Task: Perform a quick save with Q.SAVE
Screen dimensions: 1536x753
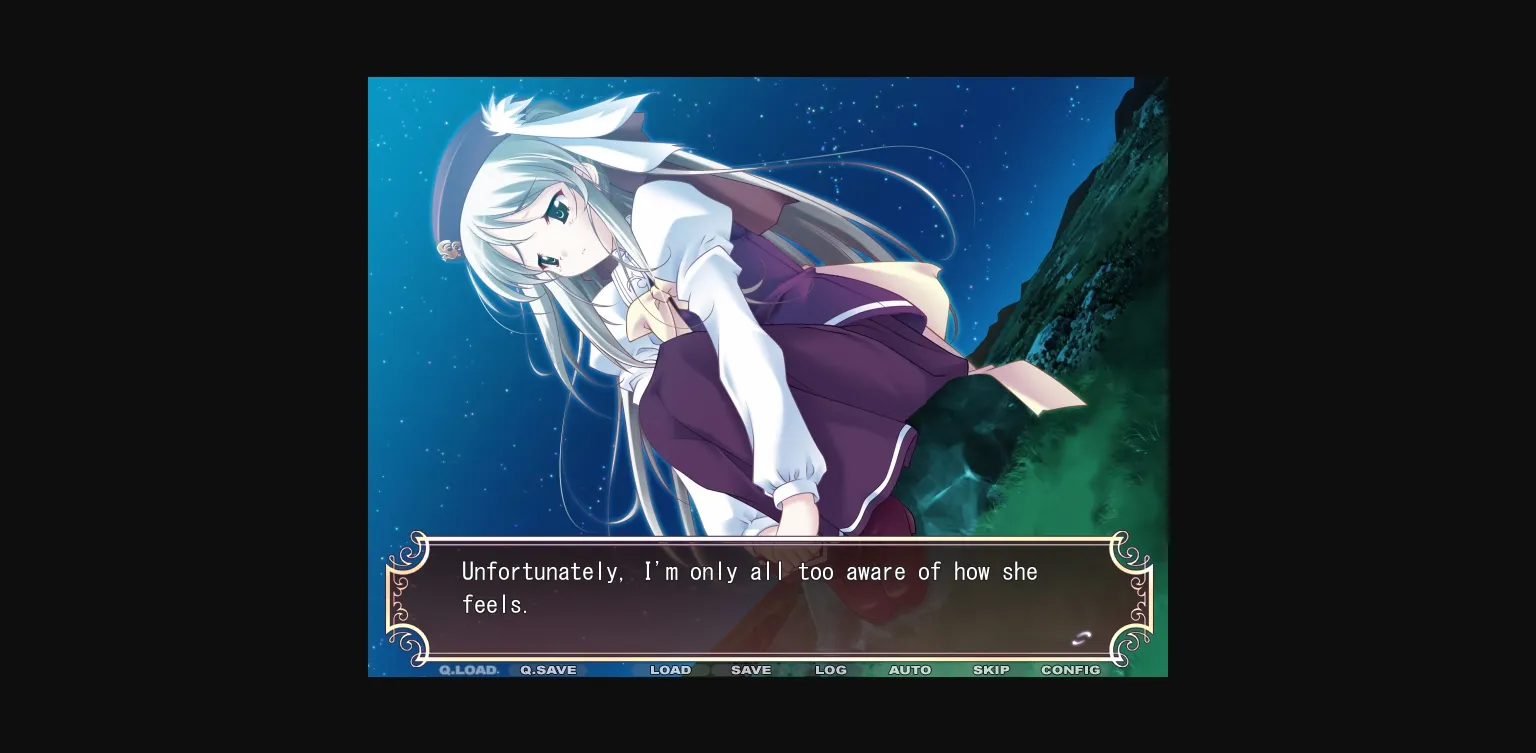Action: (547, 670)
